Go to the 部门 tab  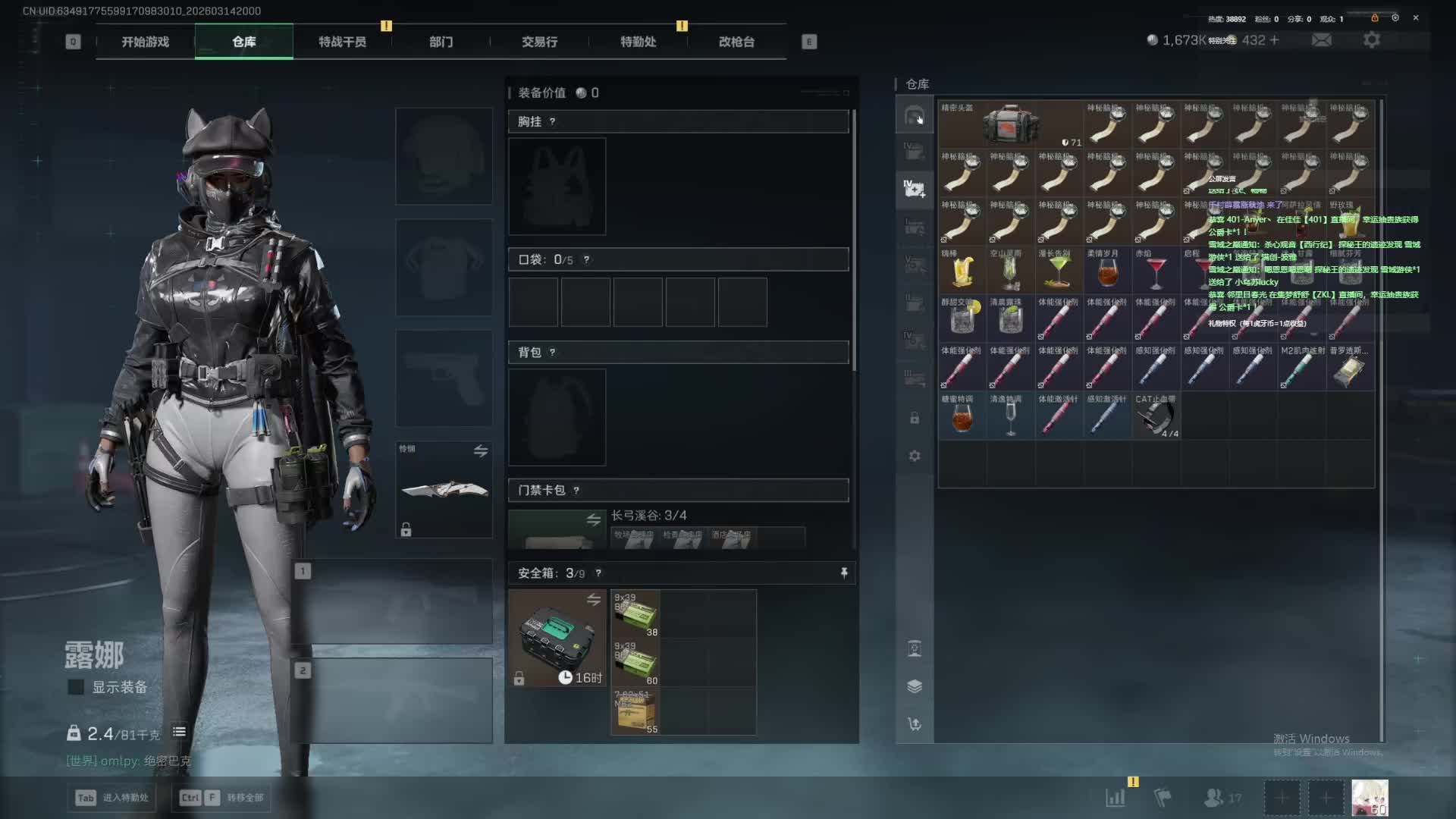pos(441,42)
